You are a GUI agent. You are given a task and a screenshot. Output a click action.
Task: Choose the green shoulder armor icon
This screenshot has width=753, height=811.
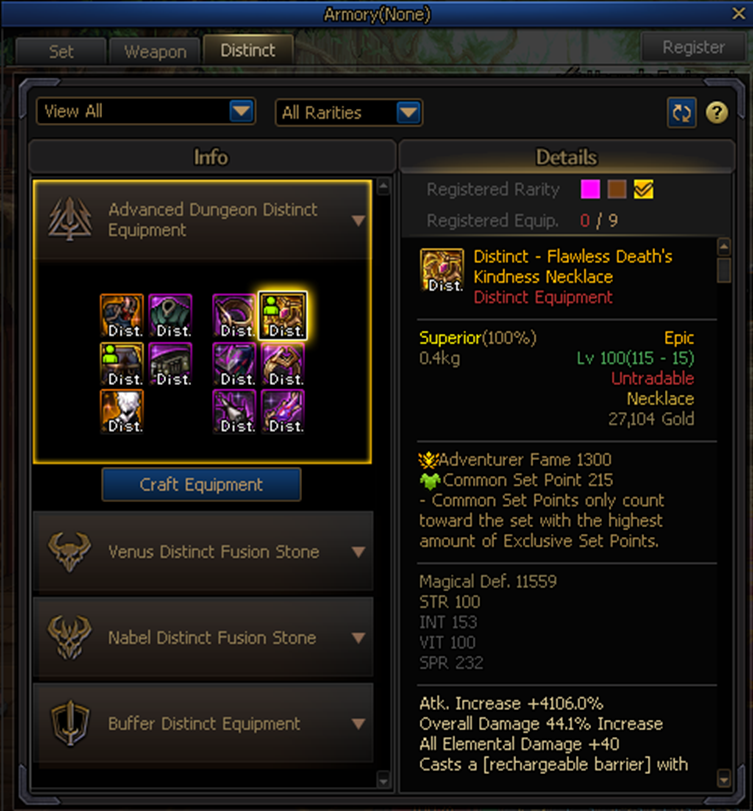170,315
